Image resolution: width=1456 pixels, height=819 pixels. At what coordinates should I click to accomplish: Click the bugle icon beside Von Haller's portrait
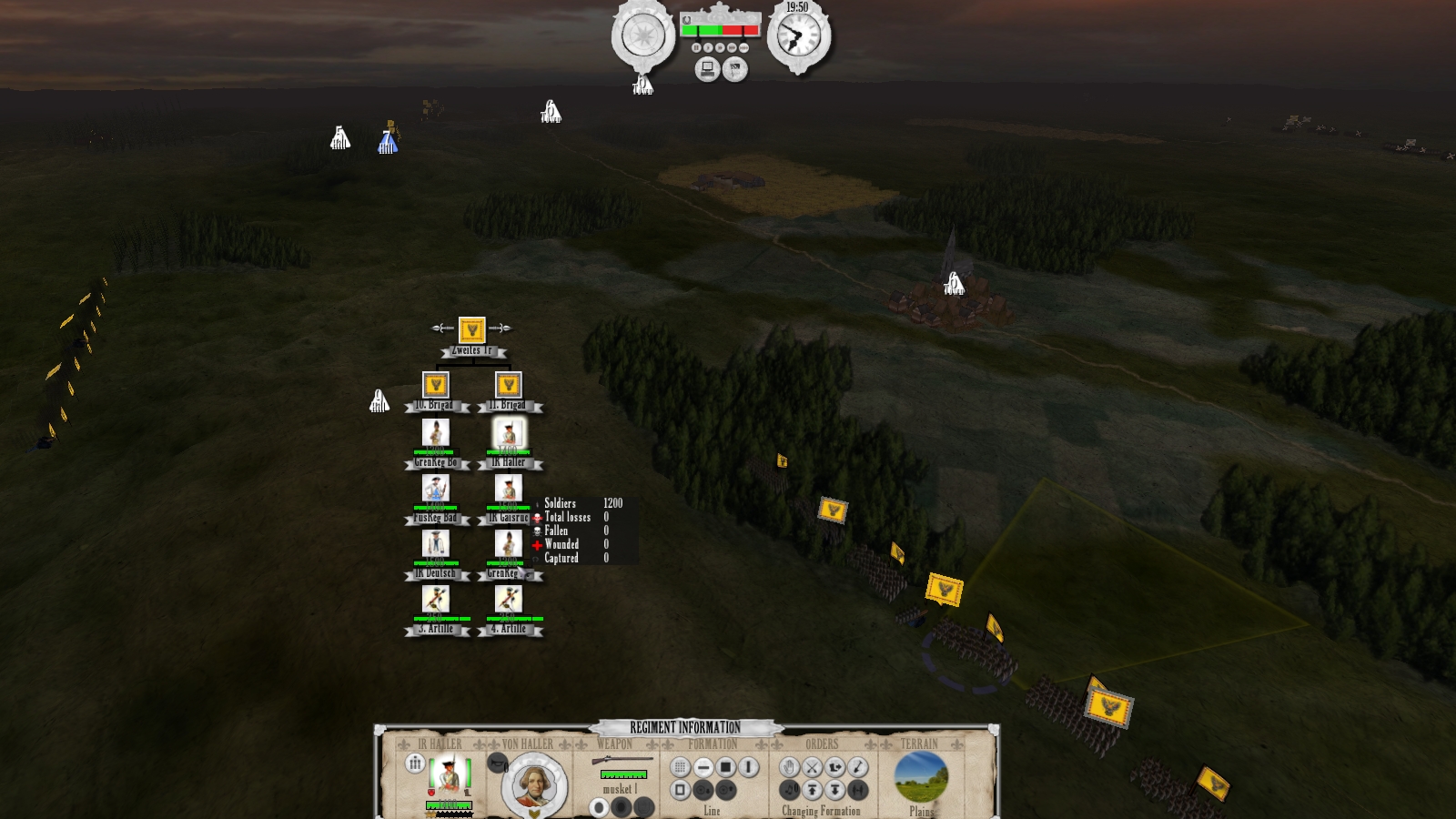(x=497, y=763)
